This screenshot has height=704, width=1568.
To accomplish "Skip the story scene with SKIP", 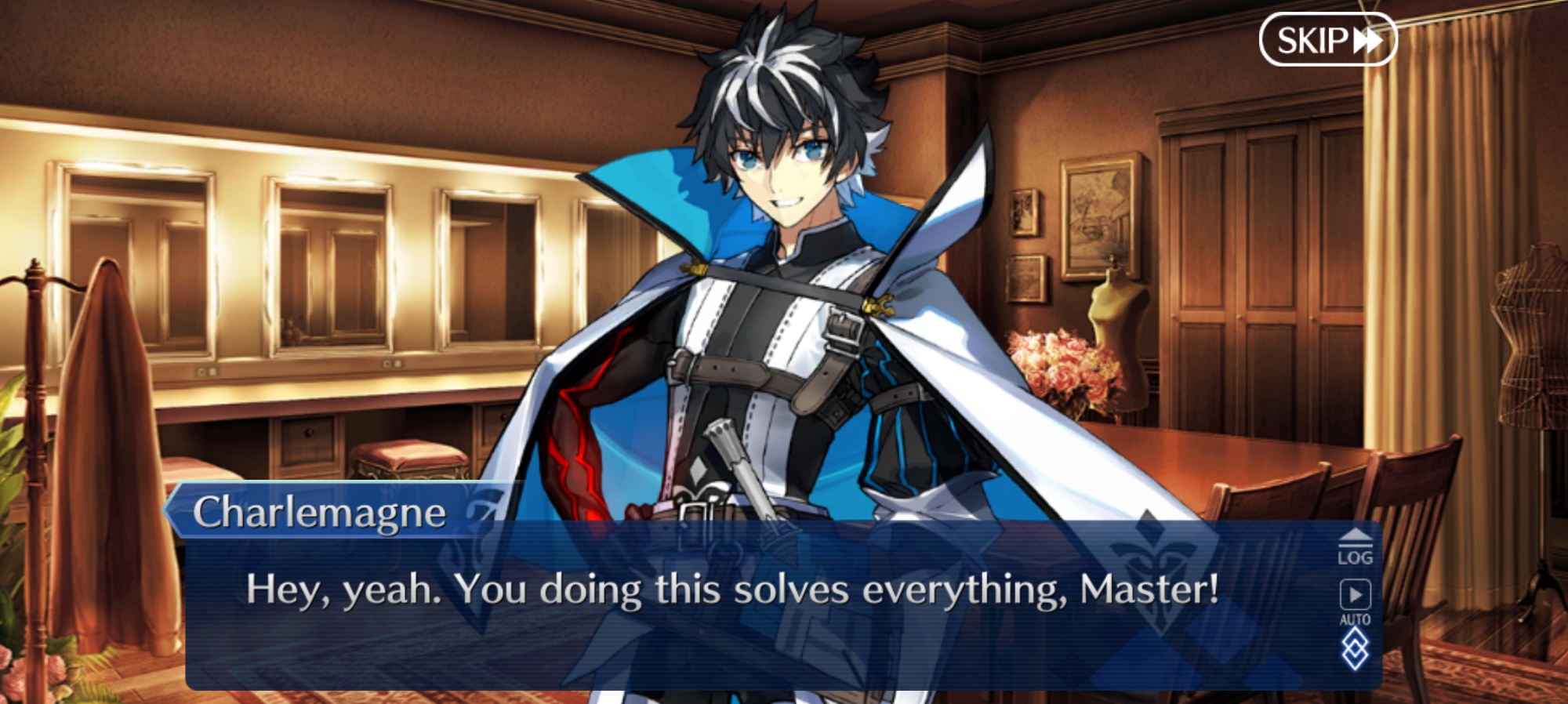I will (x=1327, y=39).
